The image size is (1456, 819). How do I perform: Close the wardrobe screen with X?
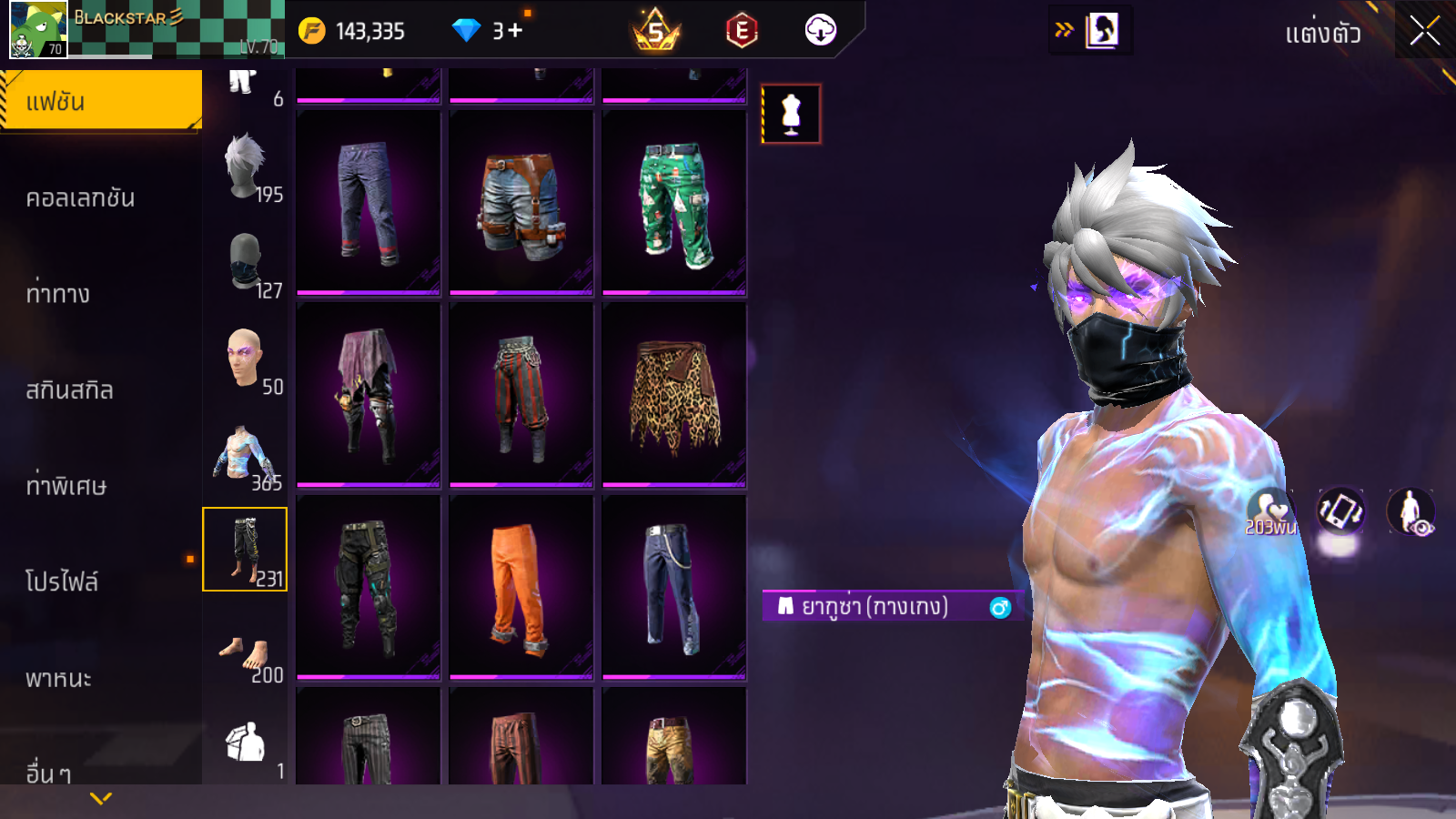click(x=1424, y=32)
